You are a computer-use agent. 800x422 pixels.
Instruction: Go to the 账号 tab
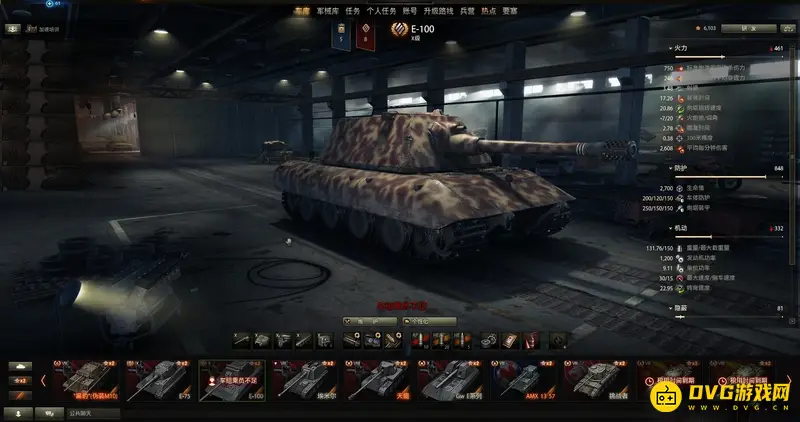tap(412, 10)
